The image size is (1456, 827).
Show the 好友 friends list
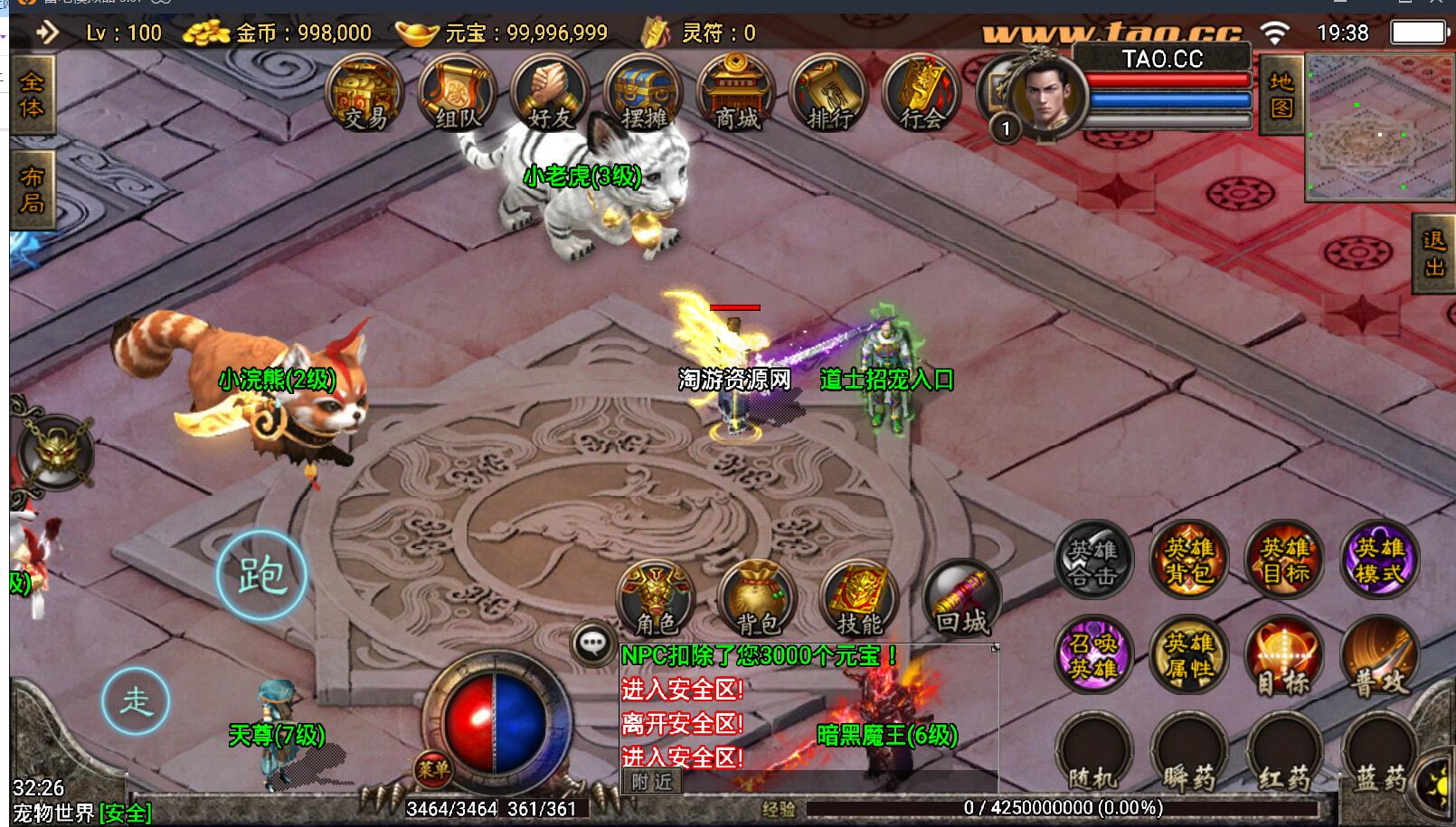click(x=550, y=95)
